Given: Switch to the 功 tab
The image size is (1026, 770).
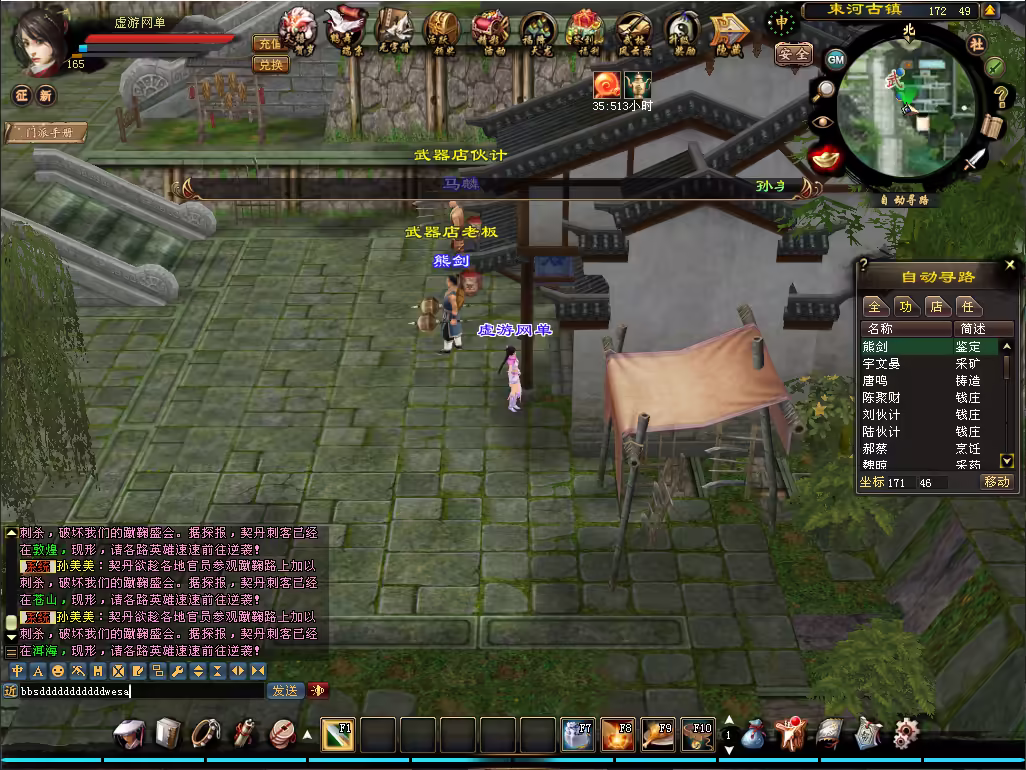Looking at the screenshot, I should [906, 306].
